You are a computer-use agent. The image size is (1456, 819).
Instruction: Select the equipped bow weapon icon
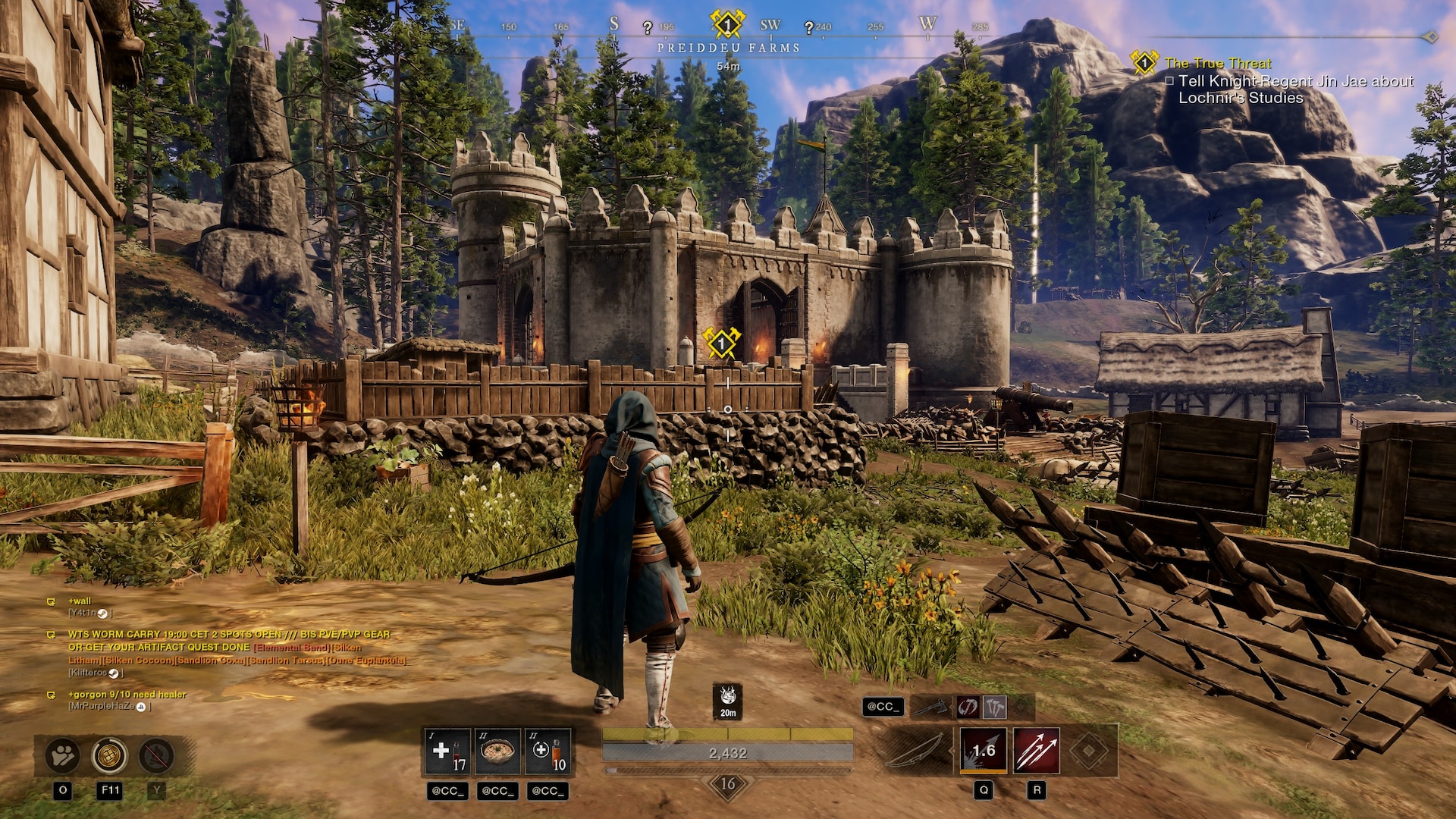click(x=914, y=751)
